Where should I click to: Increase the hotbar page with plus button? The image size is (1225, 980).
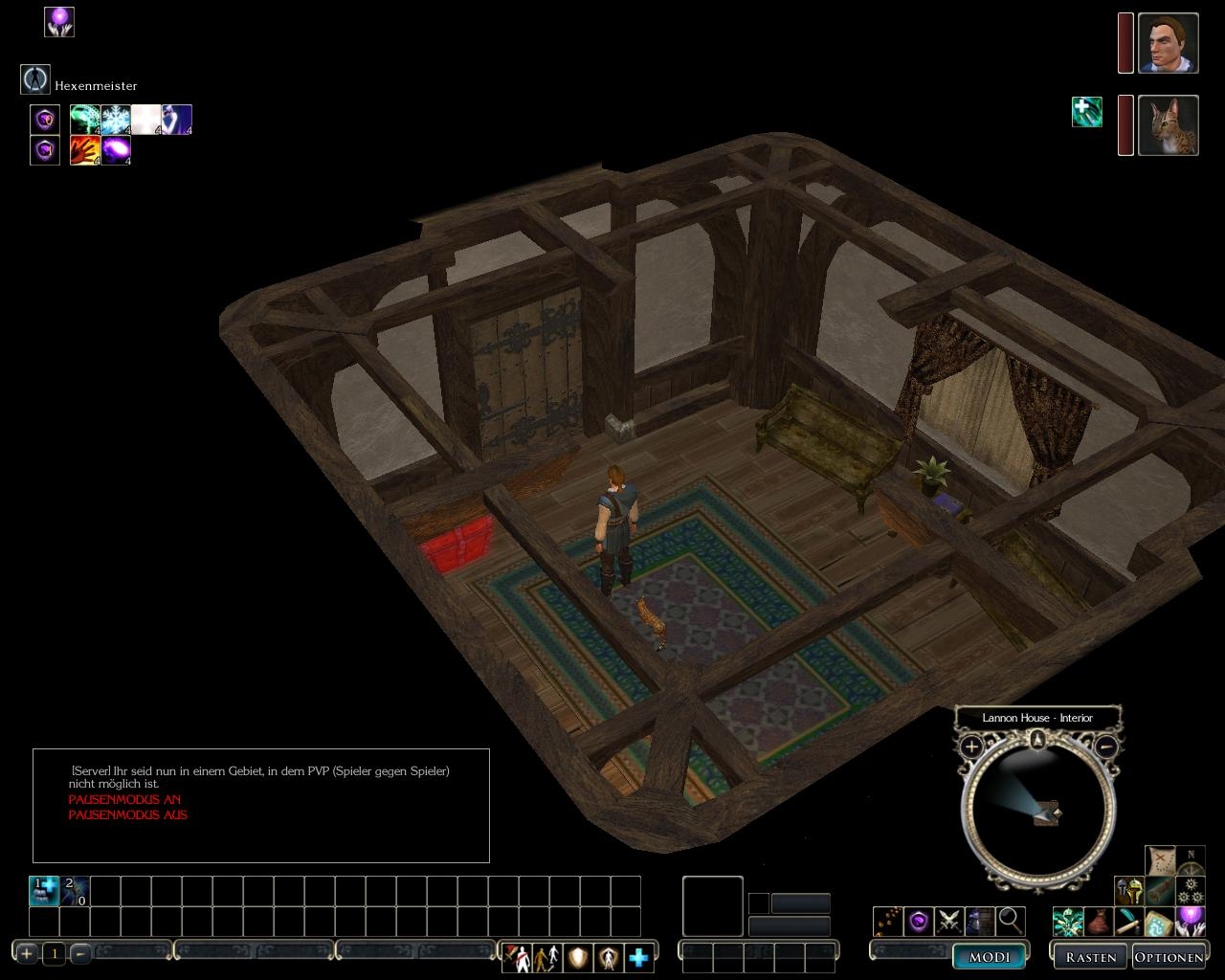[26, 953]
